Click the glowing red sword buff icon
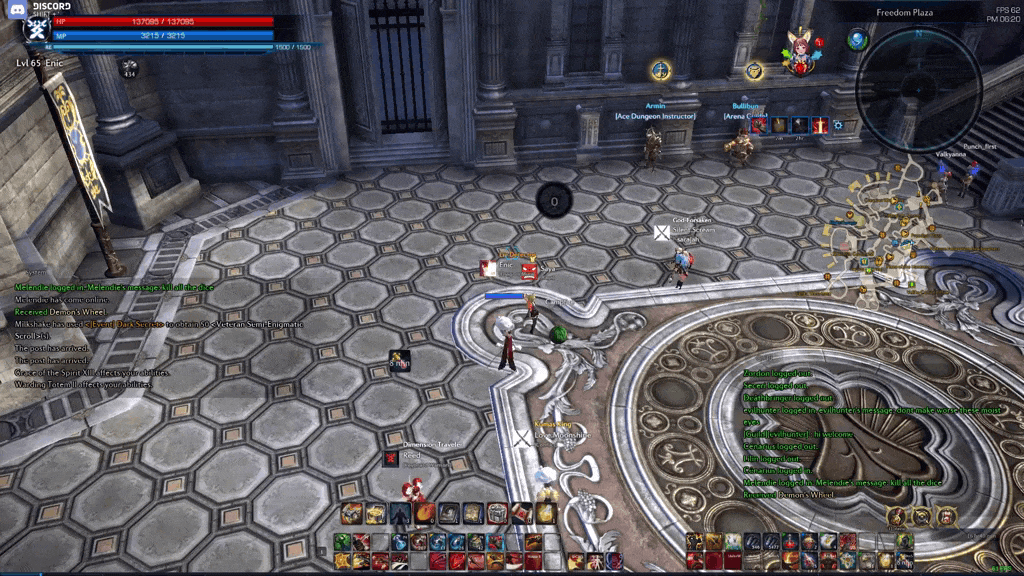This screenshot has height=576, width=1024. point(820,125)
